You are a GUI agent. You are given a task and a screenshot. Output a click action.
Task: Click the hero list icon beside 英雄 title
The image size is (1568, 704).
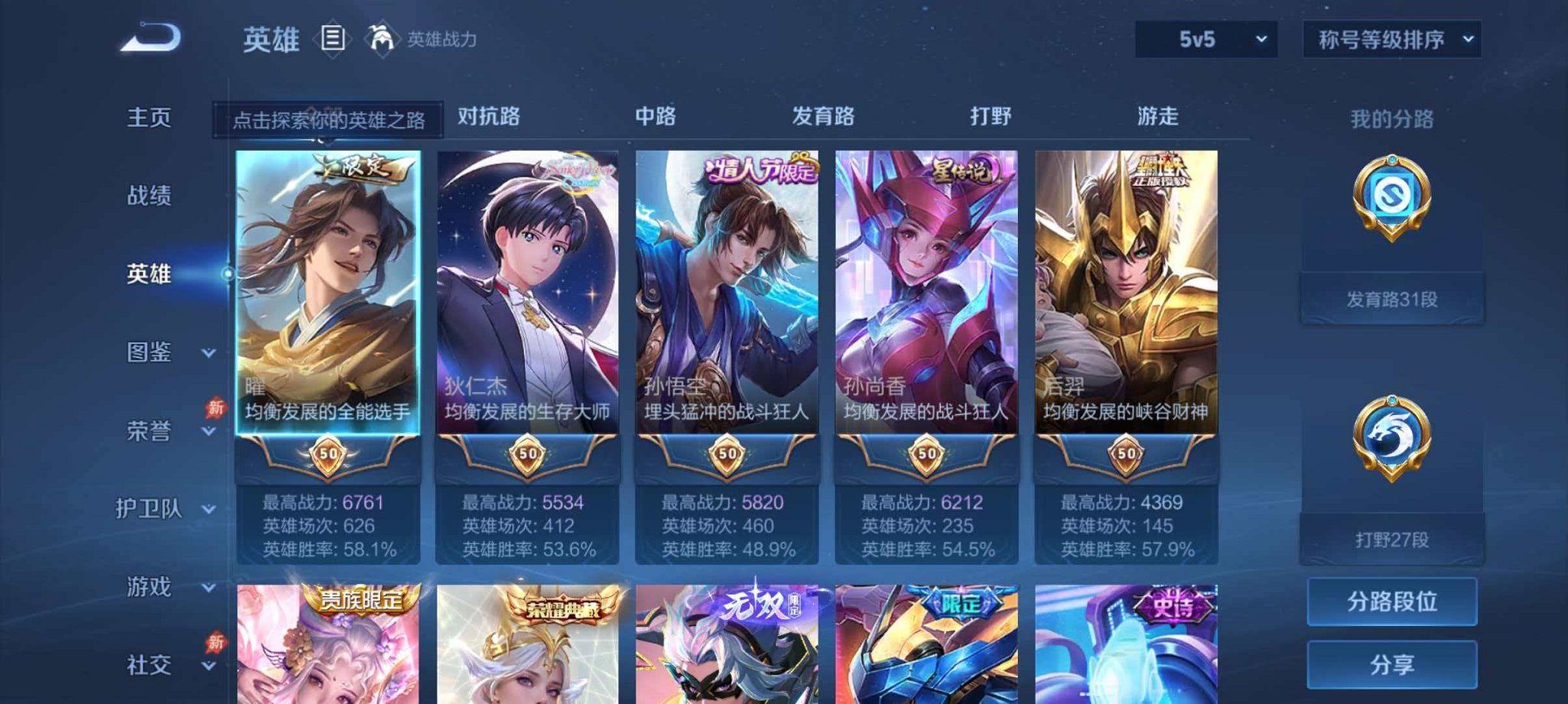[333, 38]
